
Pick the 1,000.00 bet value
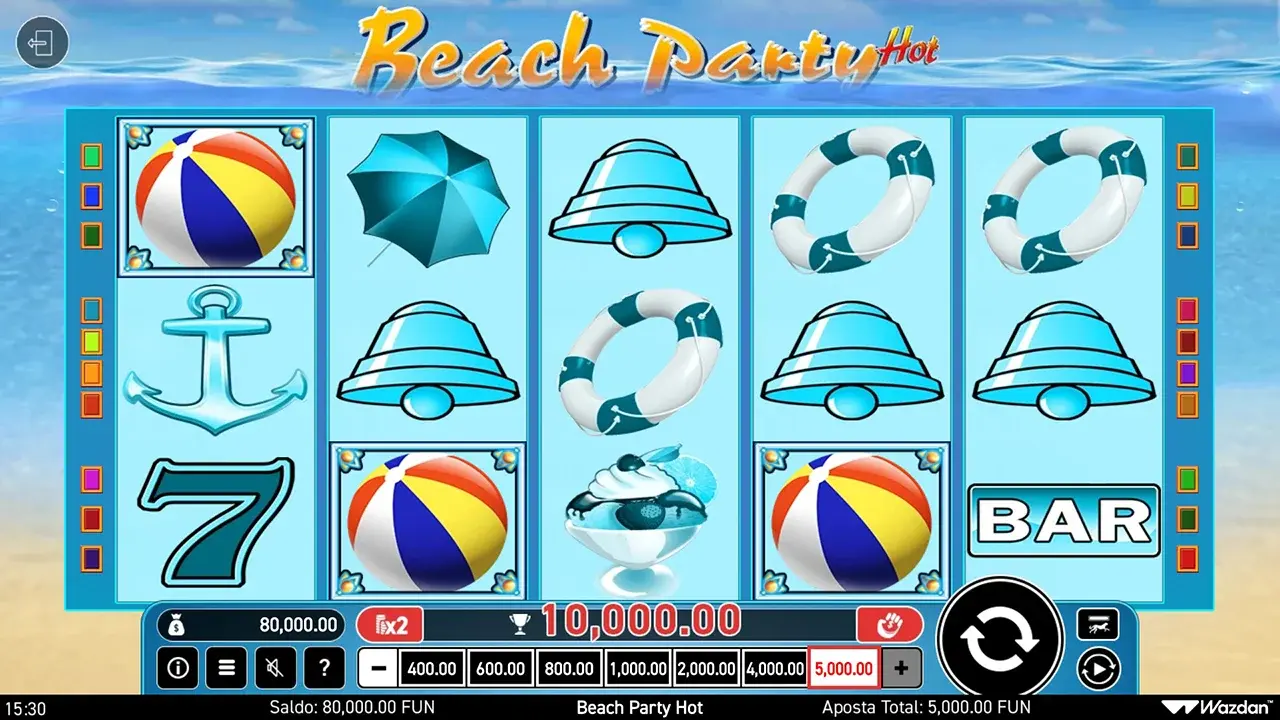(x=637, y=668)
